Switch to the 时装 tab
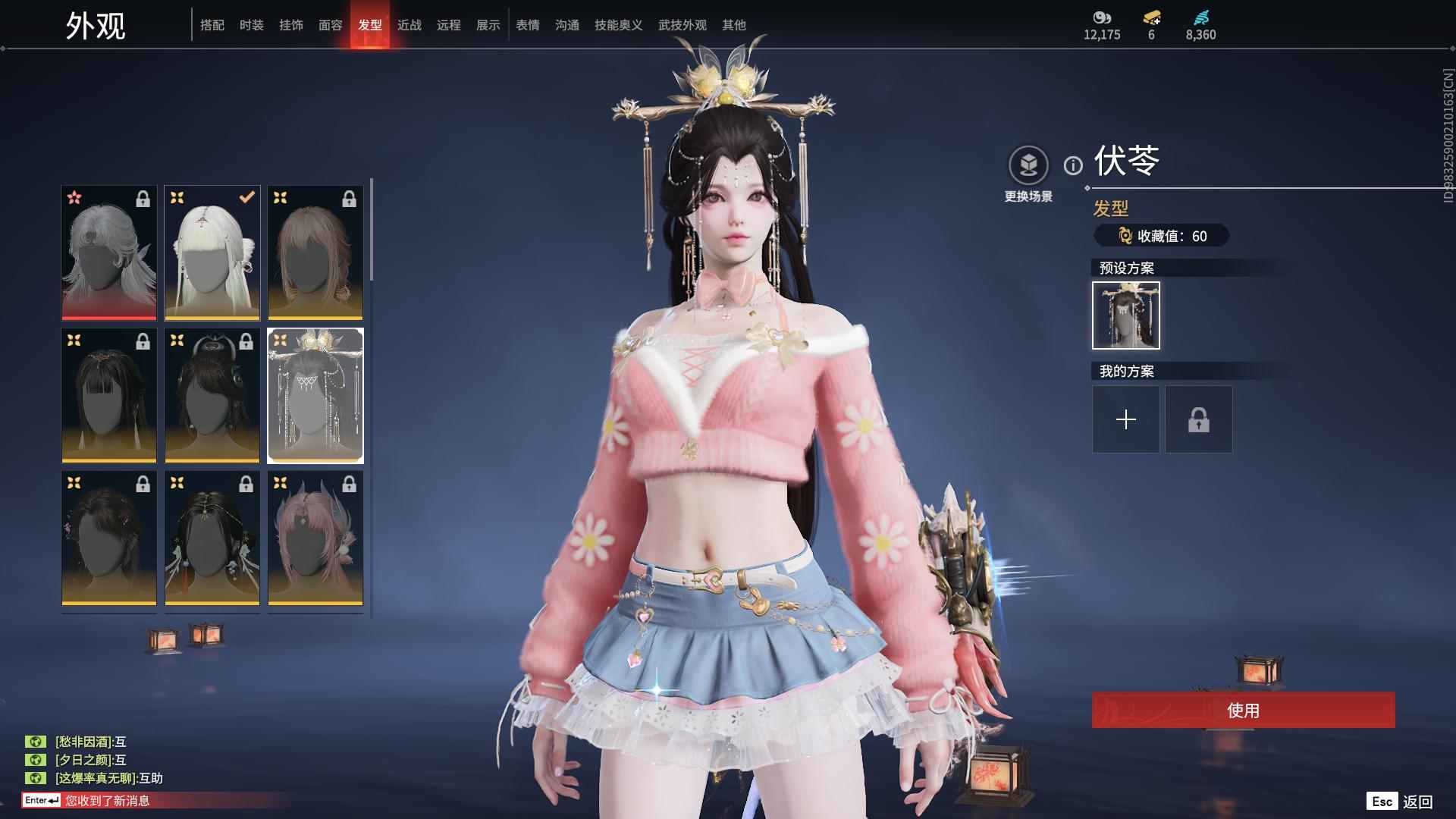The height and width of the screenshot is (819, 1456). click(252, 24)
